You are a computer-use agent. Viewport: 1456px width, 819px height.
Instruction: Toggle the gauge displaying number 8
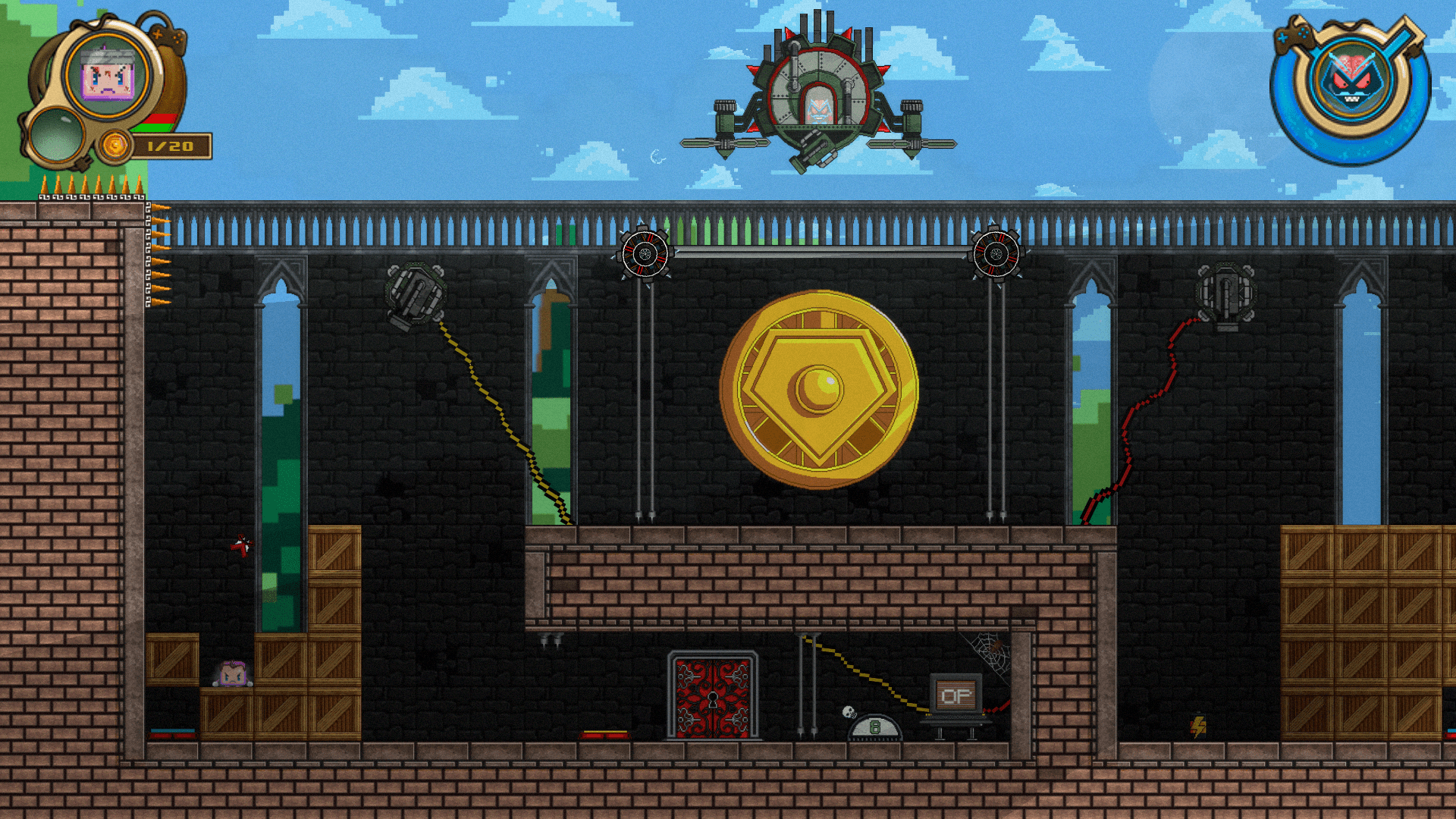(874, 728)
